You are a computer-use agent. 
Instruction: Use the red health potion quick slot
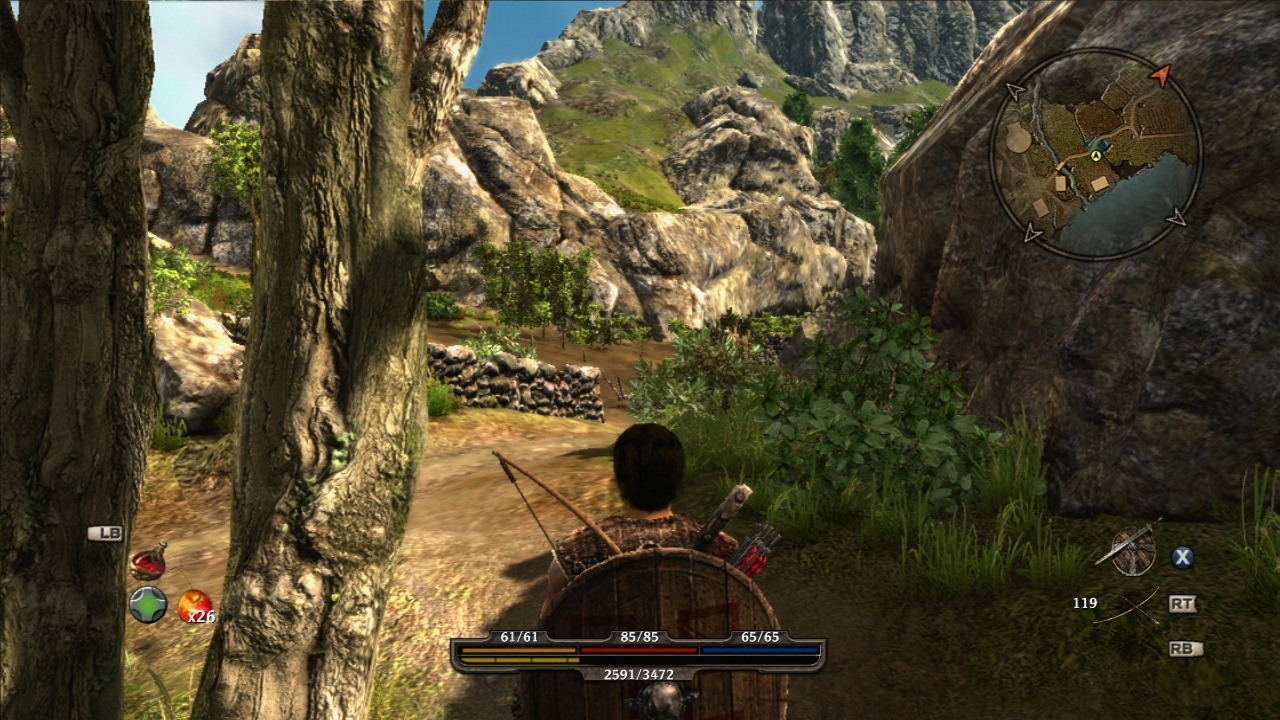point(148,562)
